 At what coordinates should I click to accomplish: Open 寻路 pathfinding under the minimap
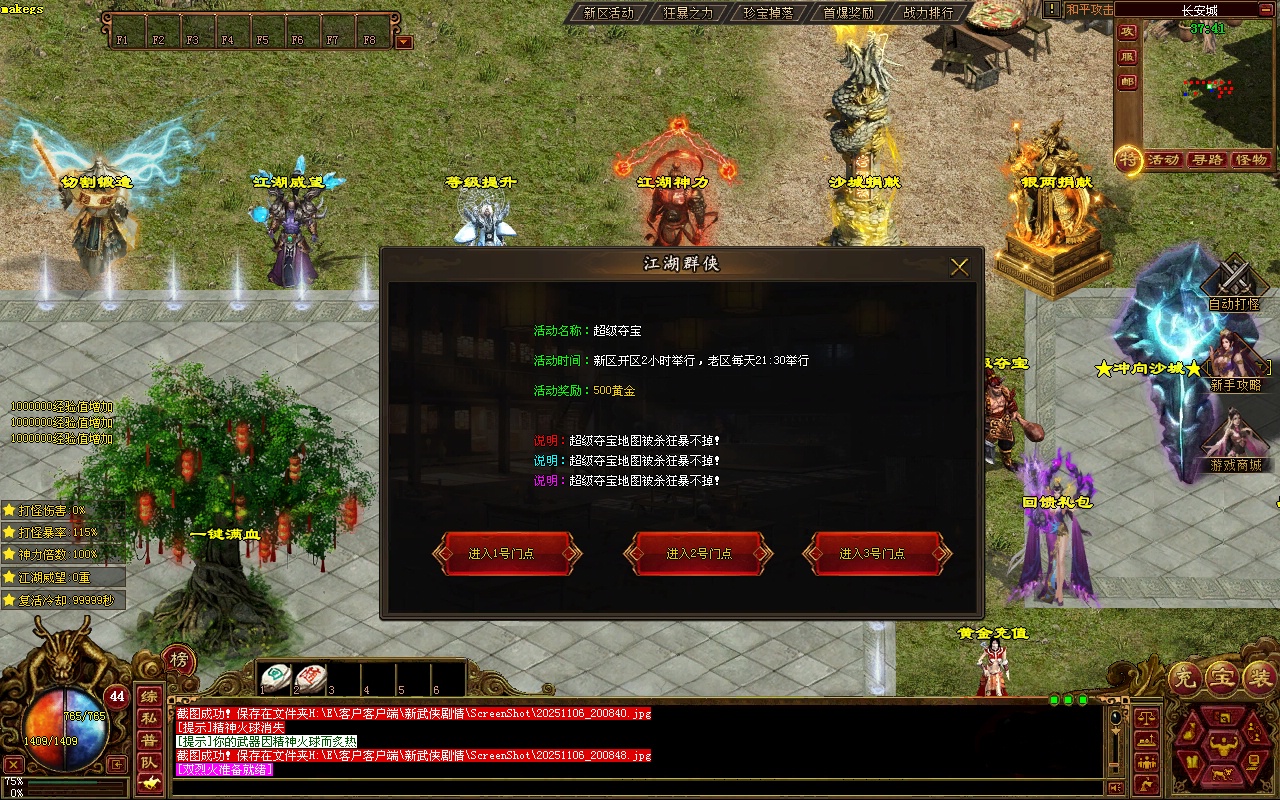[x=1207, y=160]
